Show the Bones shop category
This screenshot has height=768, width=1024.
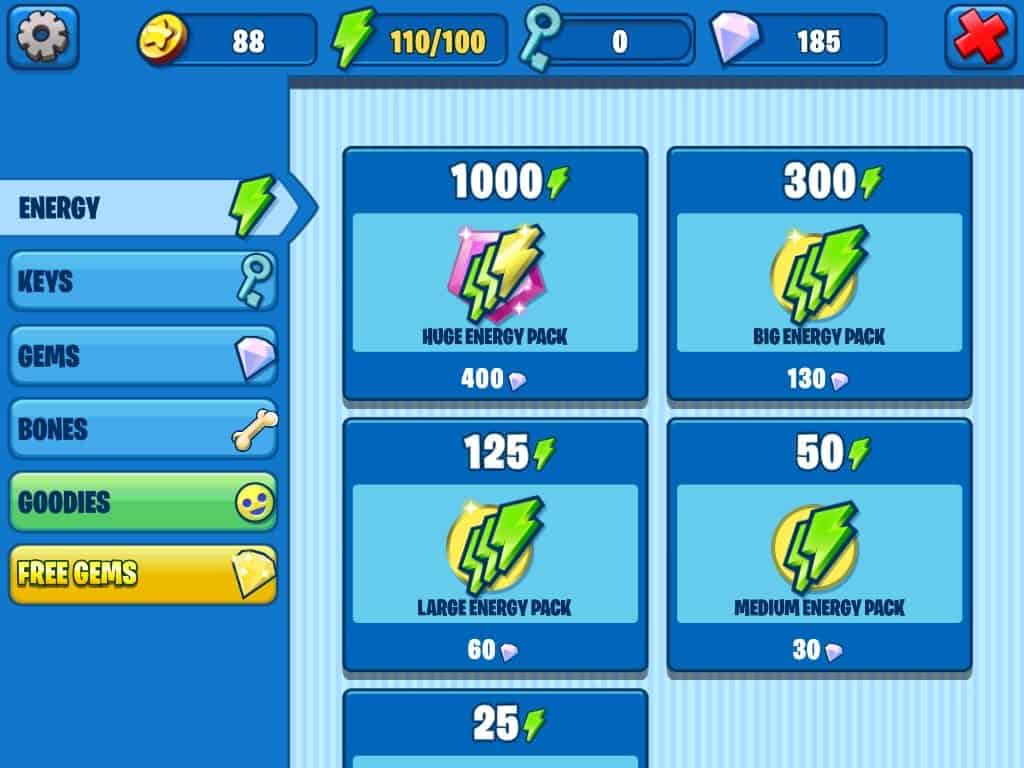143,429
